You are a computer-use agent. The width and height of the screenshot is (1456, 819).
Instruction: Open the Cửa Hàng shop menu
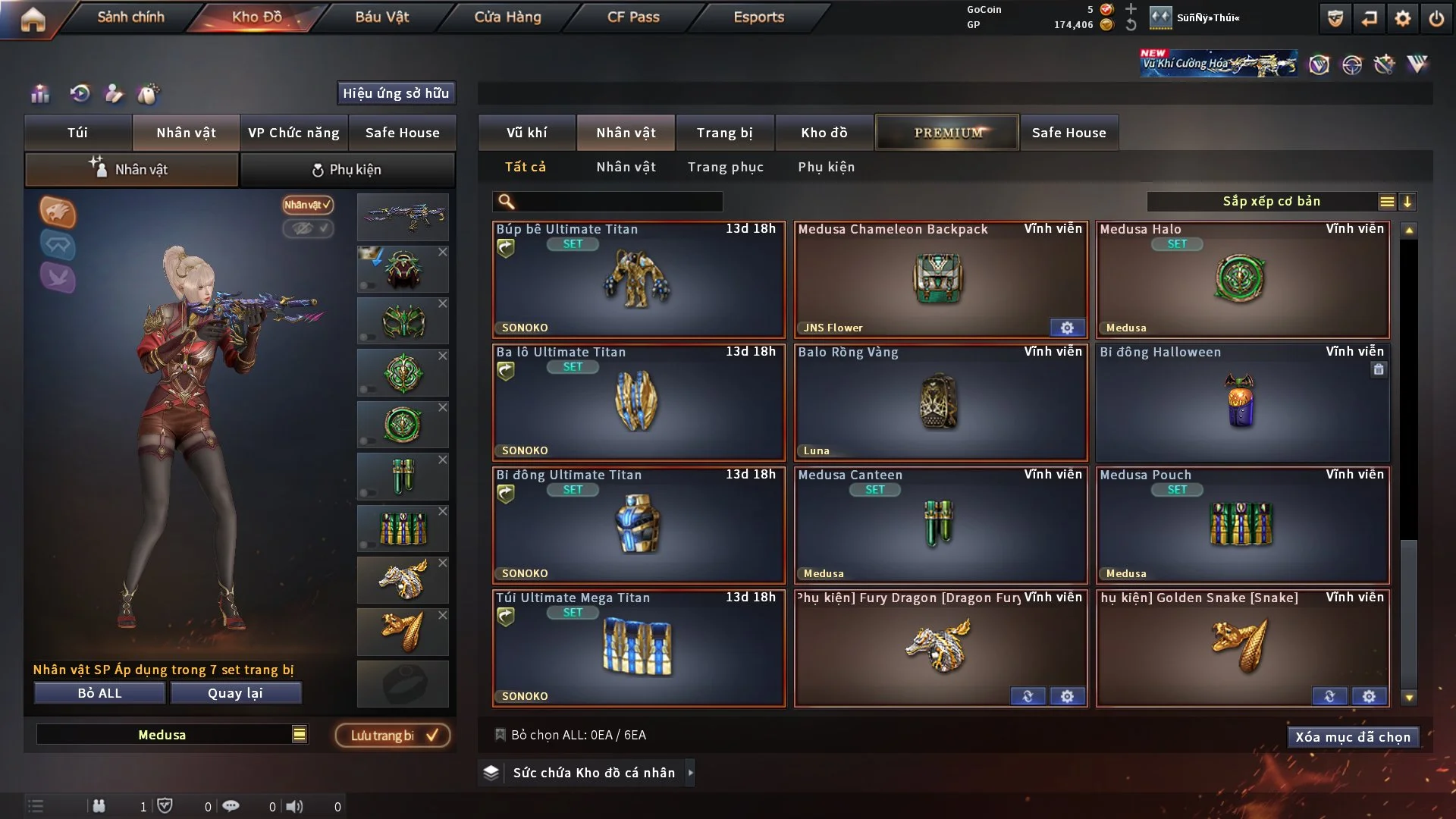pyautogui.click(x=507, y=17)
